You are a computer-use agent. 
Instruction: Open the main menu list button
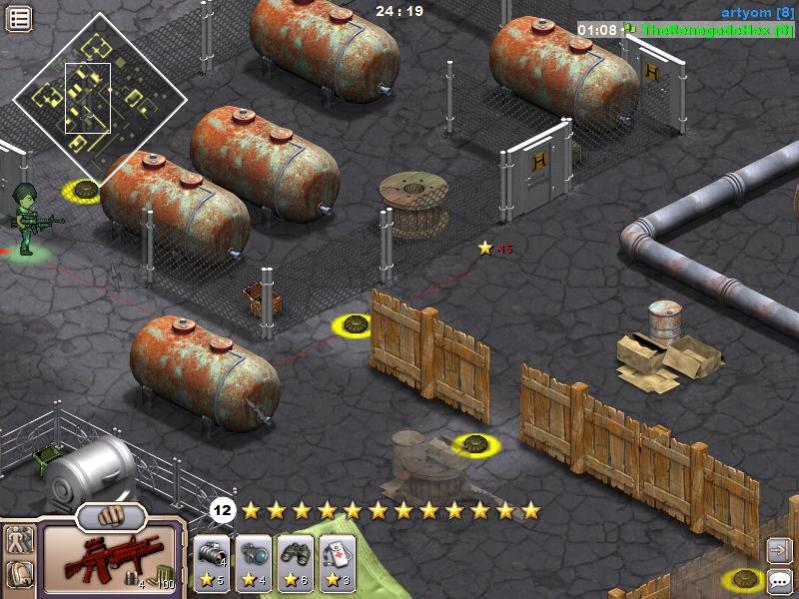pyautogui.click(x=19, y=17)
